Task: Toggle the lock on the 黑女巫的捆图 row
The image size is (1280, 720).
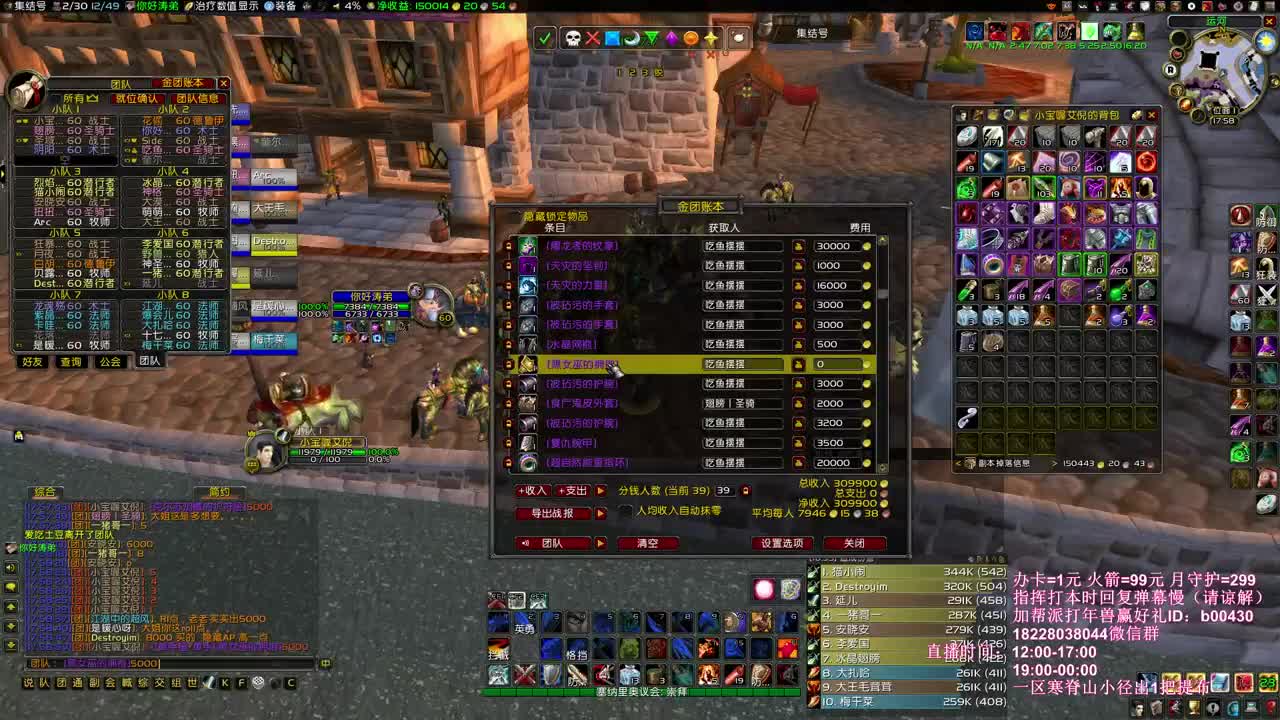Action: (510, 365)
